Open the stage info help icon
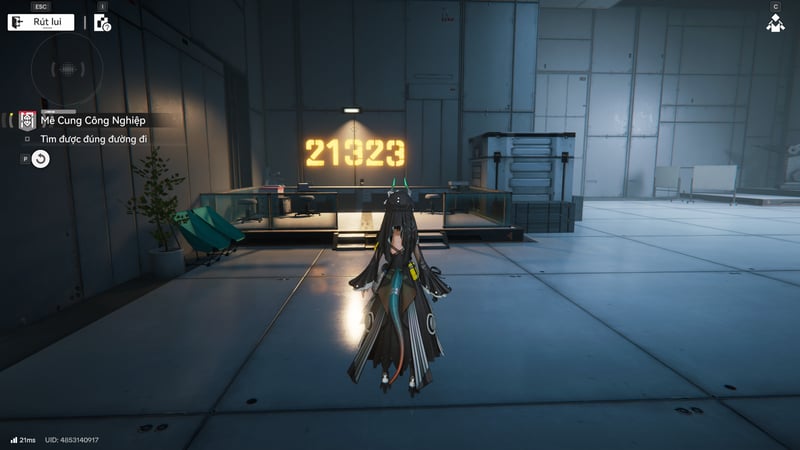 [102, 23]
